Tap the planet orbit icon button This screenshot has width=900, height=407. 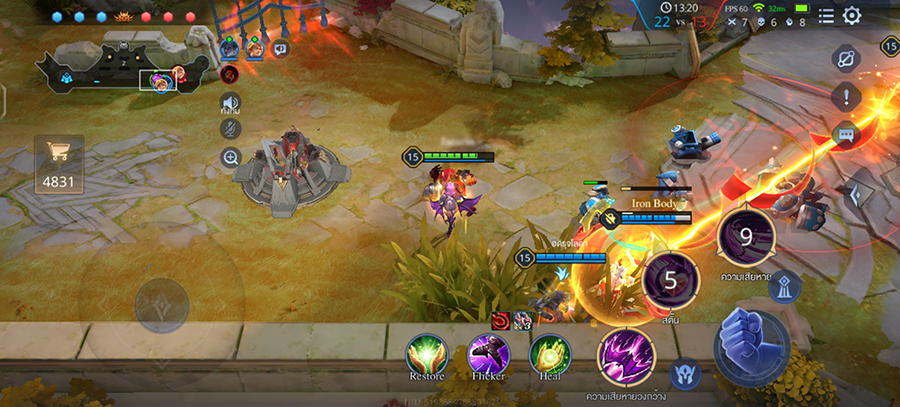tap(846, 58)
